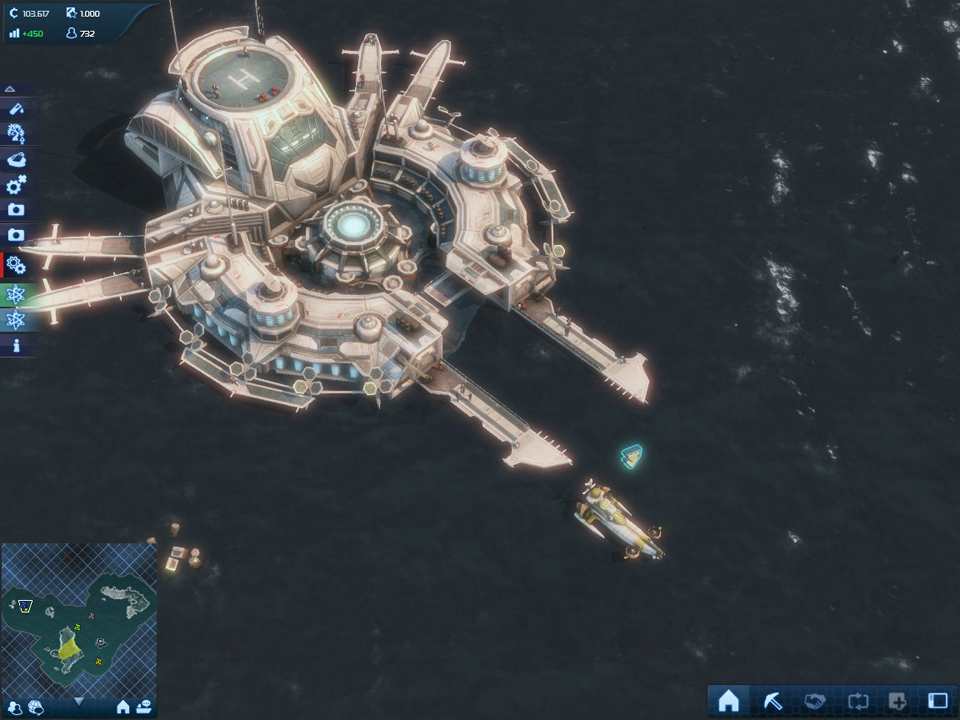Open the globe chat icon below the minimap

pyautogui.click(x=36, y=707)
